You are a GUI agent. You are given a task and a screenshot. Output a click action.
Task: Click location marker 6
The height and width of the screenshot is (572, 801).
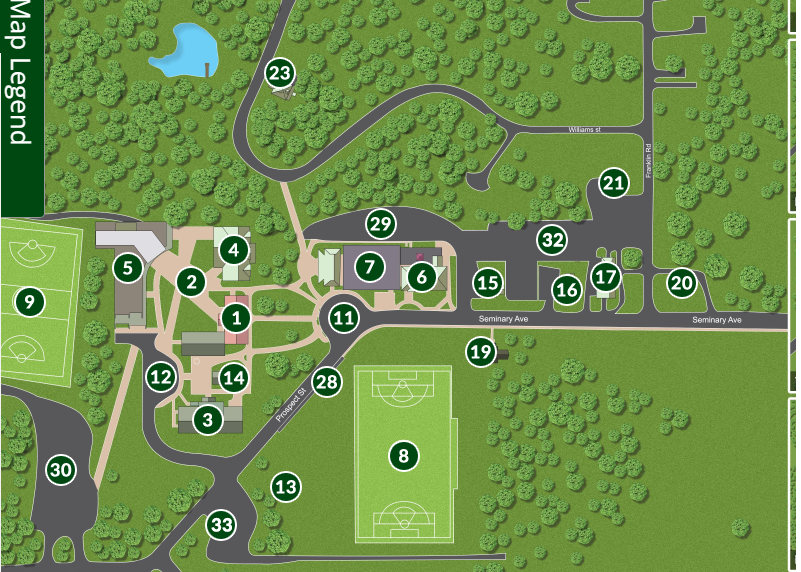tap(421, 275)
